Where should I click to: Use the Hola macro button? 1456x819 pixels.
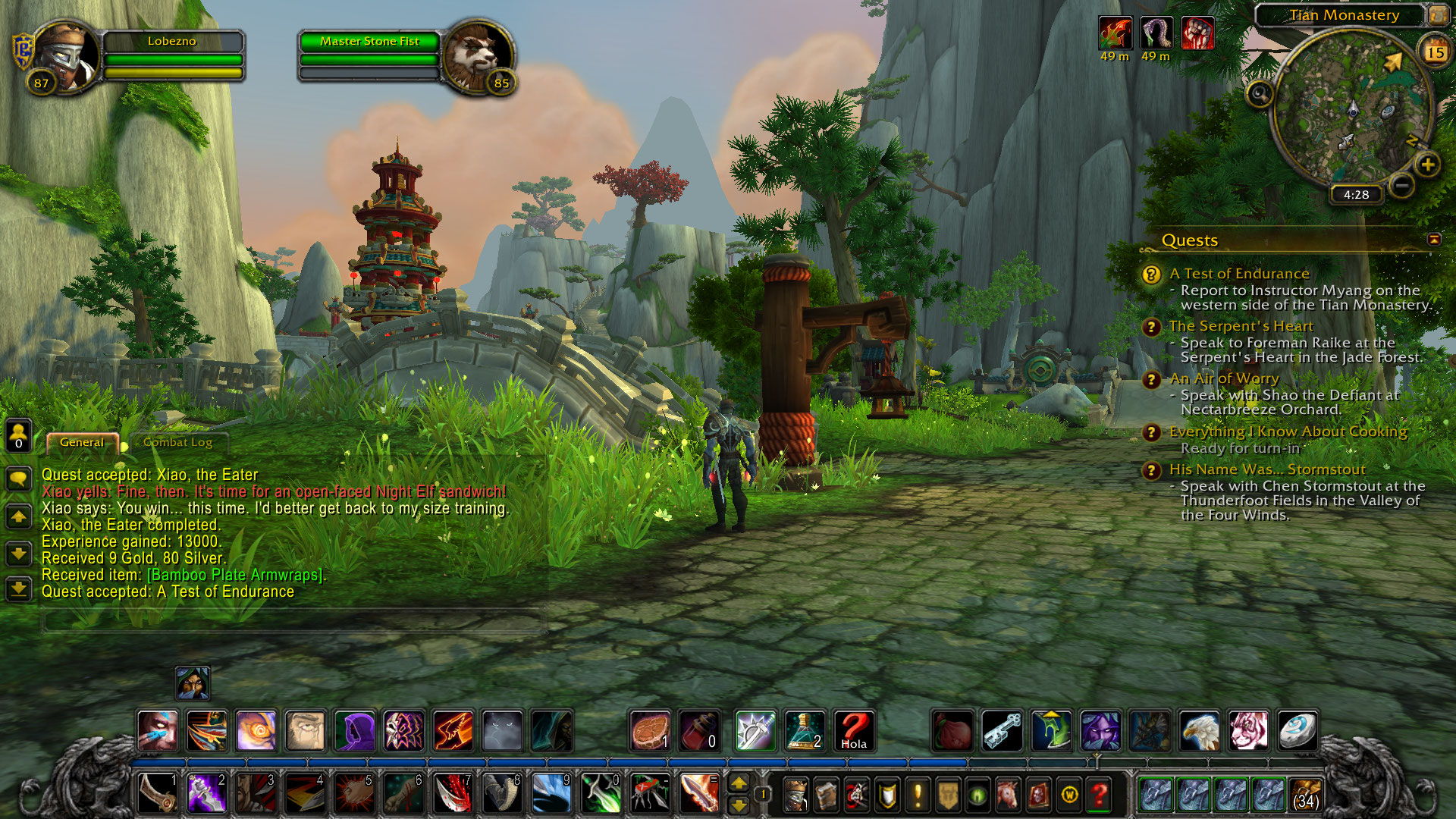tap(853, 731)
